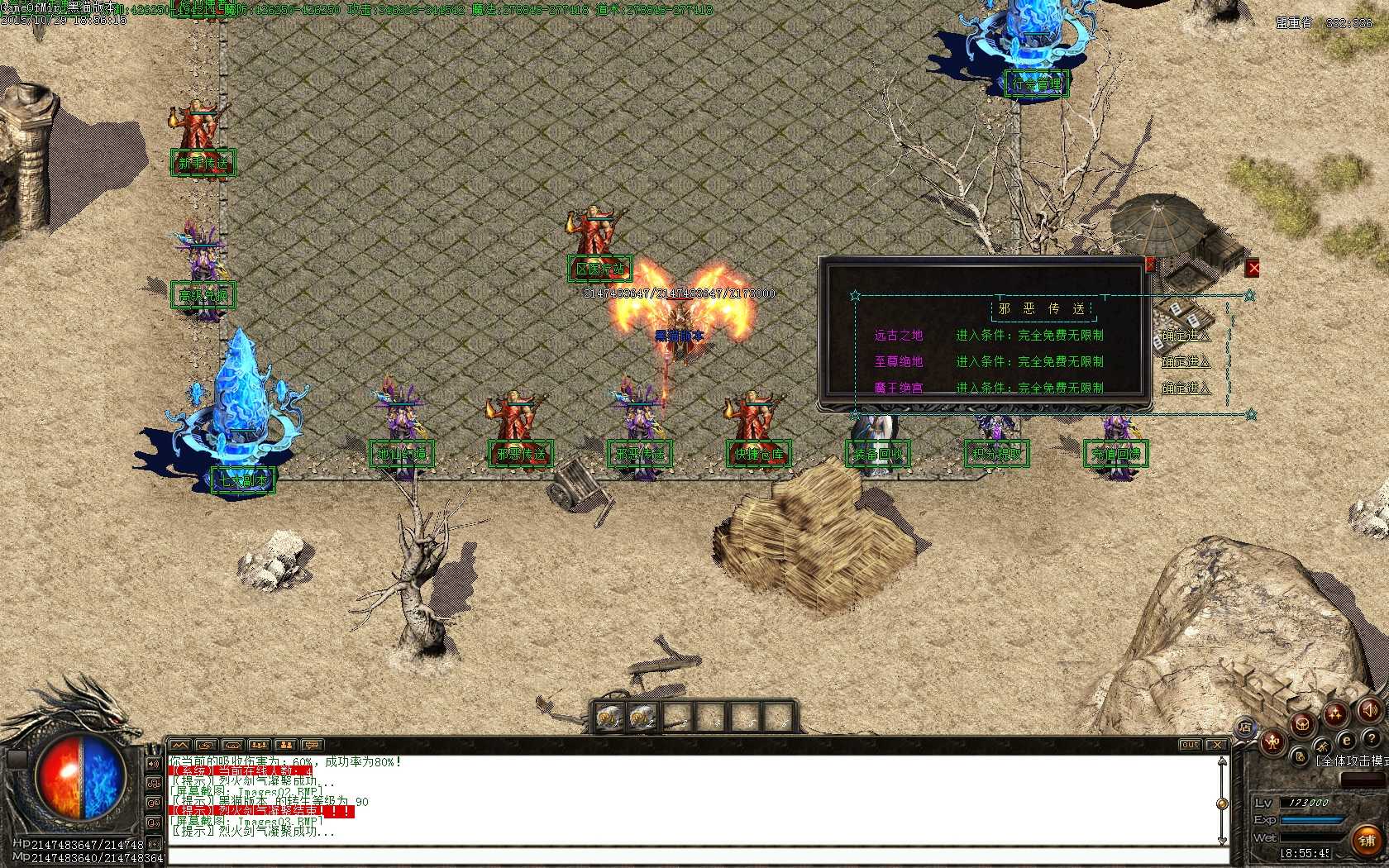Click the 'e' browser icon in the corner panel
This screenshot has width=1389, height=868.
[1346, 739]
